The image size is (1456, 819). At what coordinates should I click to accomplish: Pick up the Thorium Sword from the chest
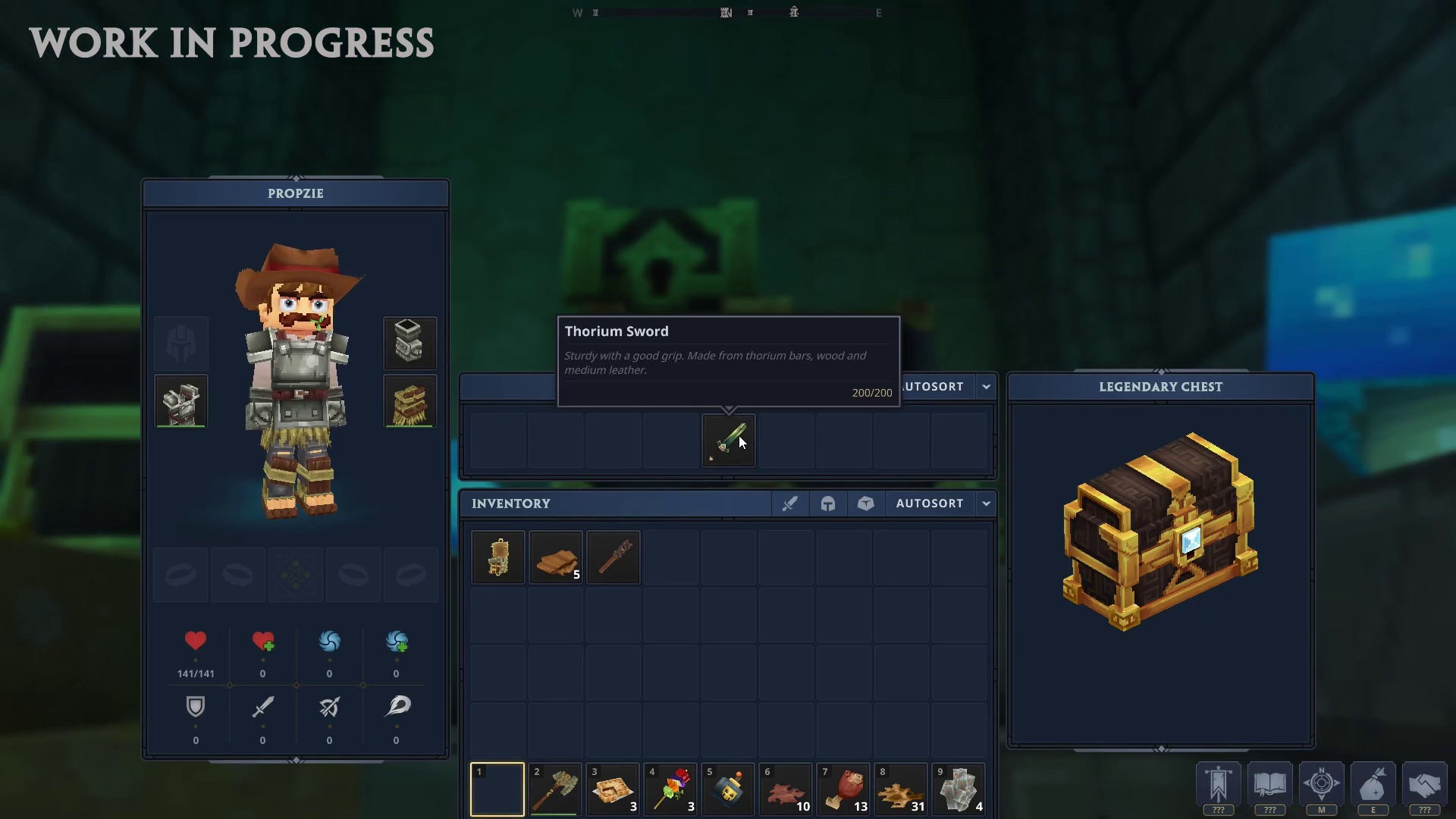pos(728,441)
